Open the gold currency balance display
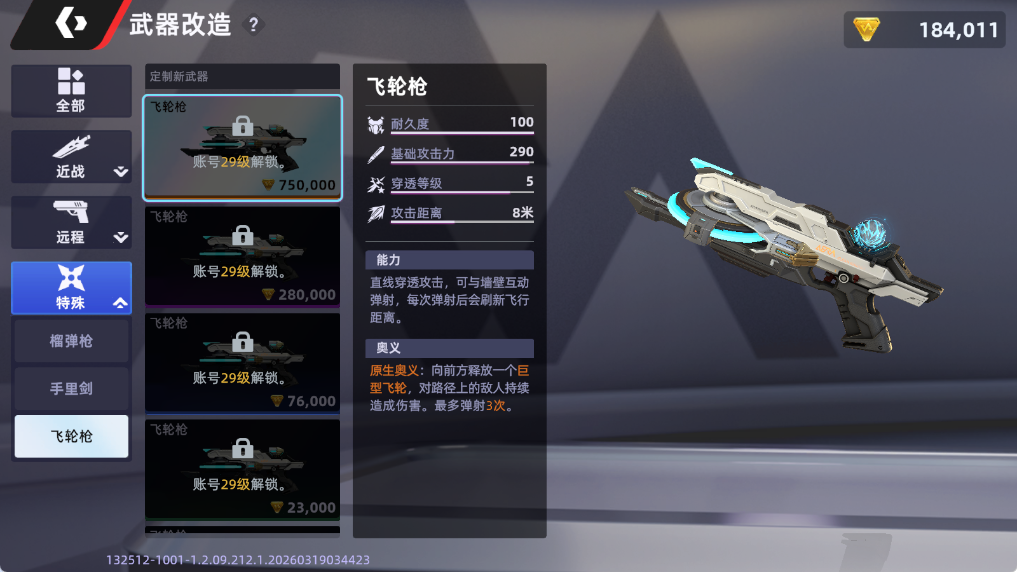Image resolution: width=1017 pixels, height=572 pixels. click(x=923, y=30)
